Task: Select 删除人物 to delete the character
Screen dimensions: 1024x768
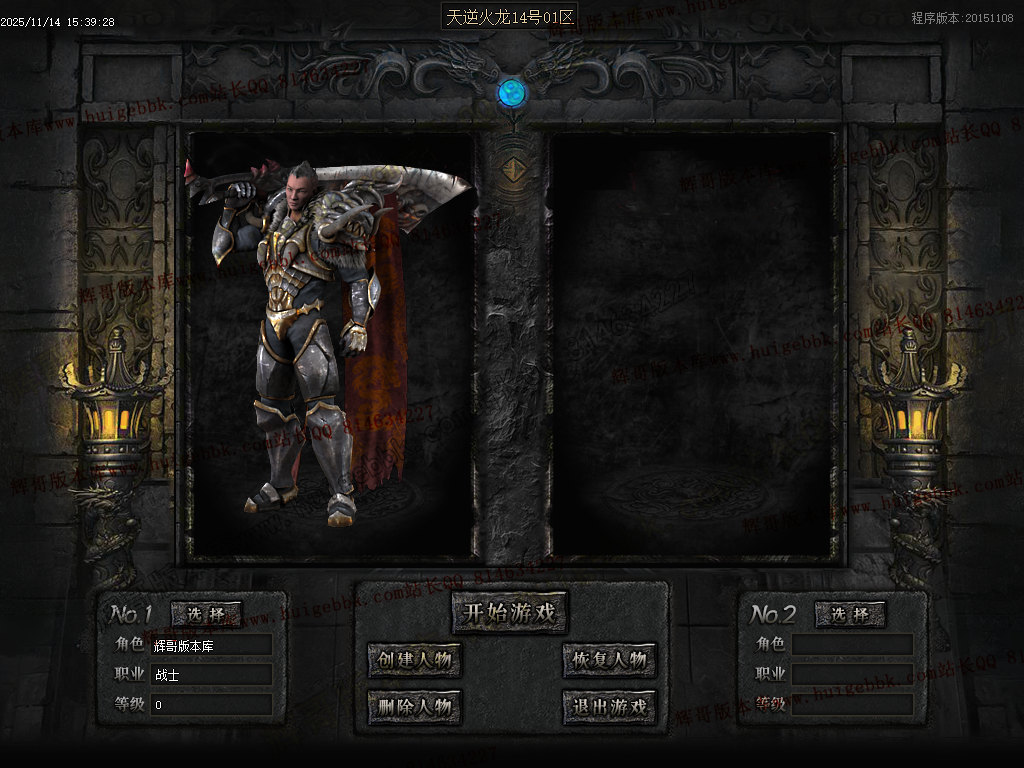Action: coord(415,707)
